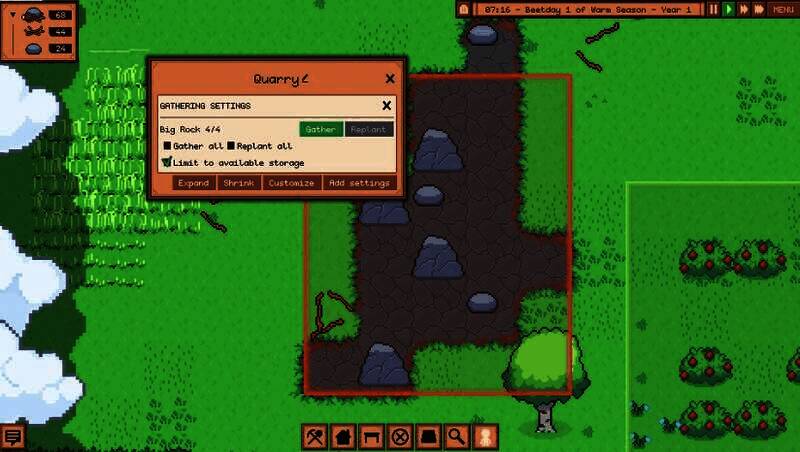
Task: Click the Expand button
Action: tap(194, 183)
